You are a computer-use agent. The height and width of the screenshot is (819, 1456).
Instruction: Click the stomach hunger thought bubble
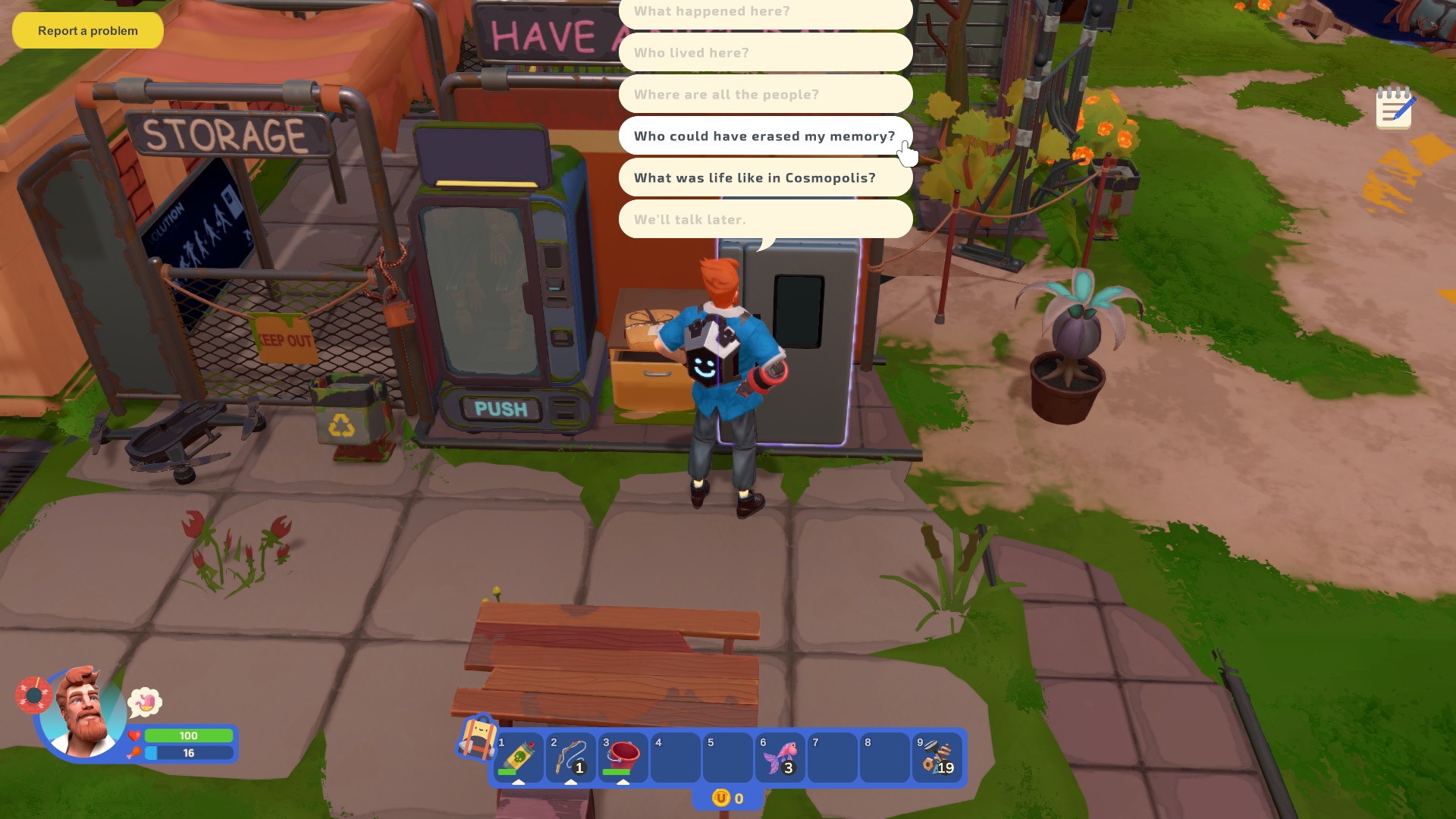pyautogui.click(x=145, y=702)
